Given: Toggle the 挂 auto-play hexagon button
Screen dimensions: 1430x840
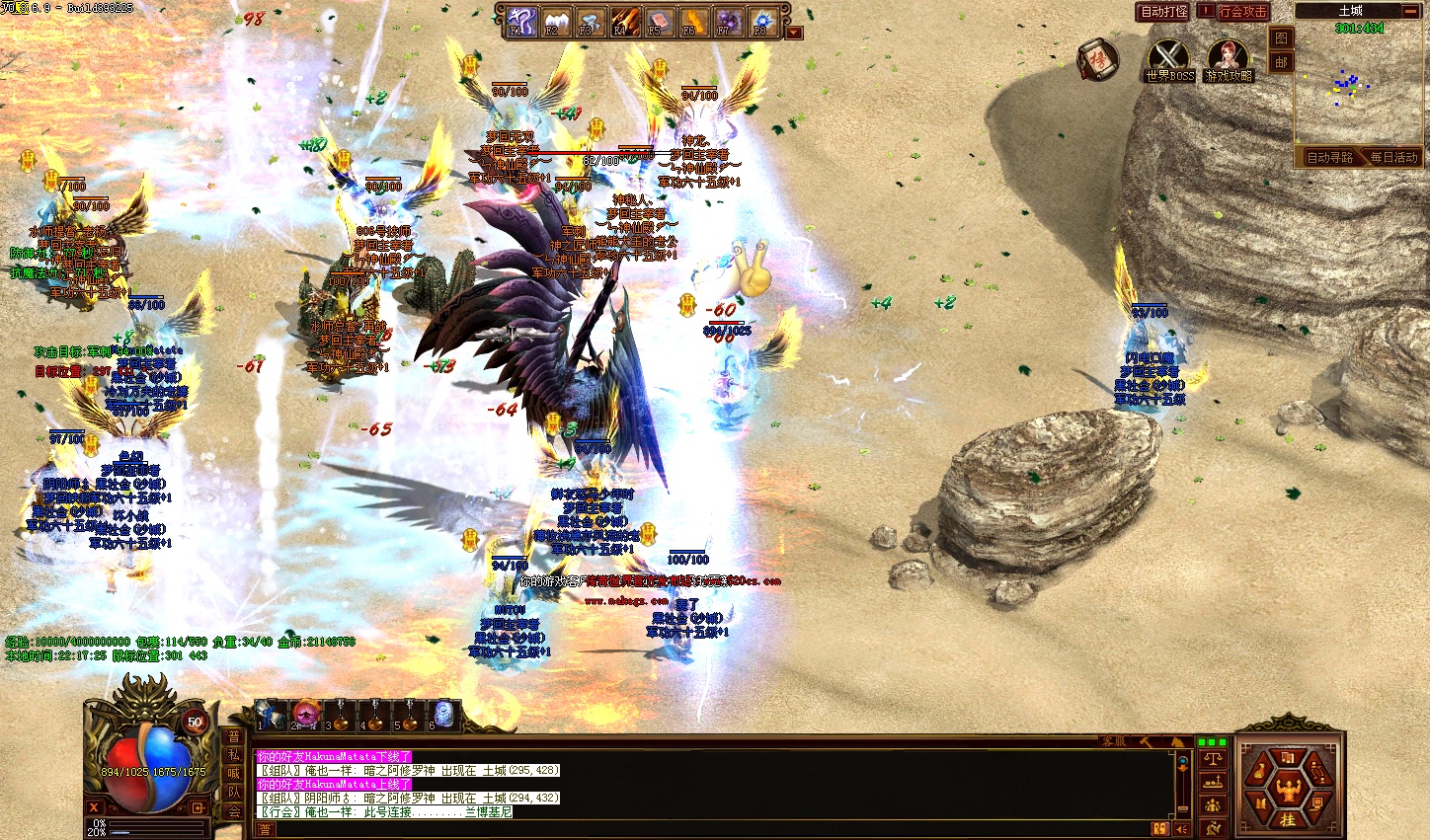Looking at the screenshot, I should pyautogui.click(x=1288, y=819).
